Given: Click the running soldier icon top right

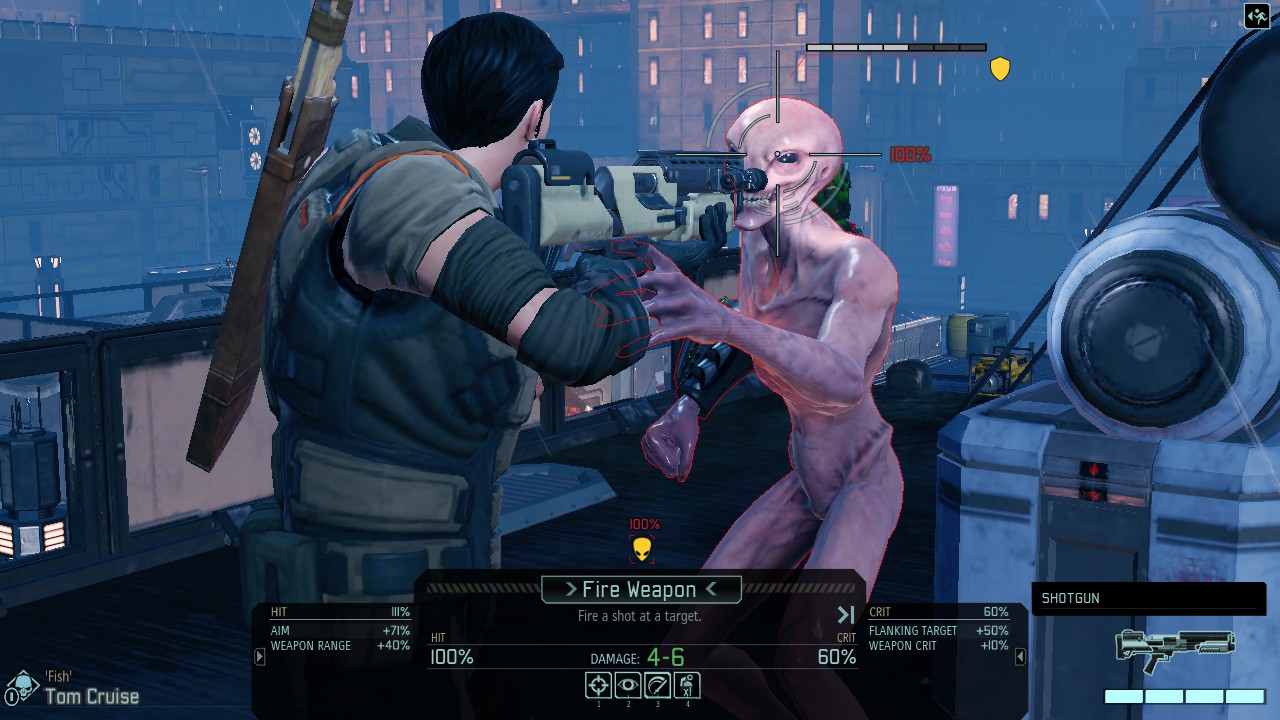Looking at the screenshot, I should coord(1256,16).
